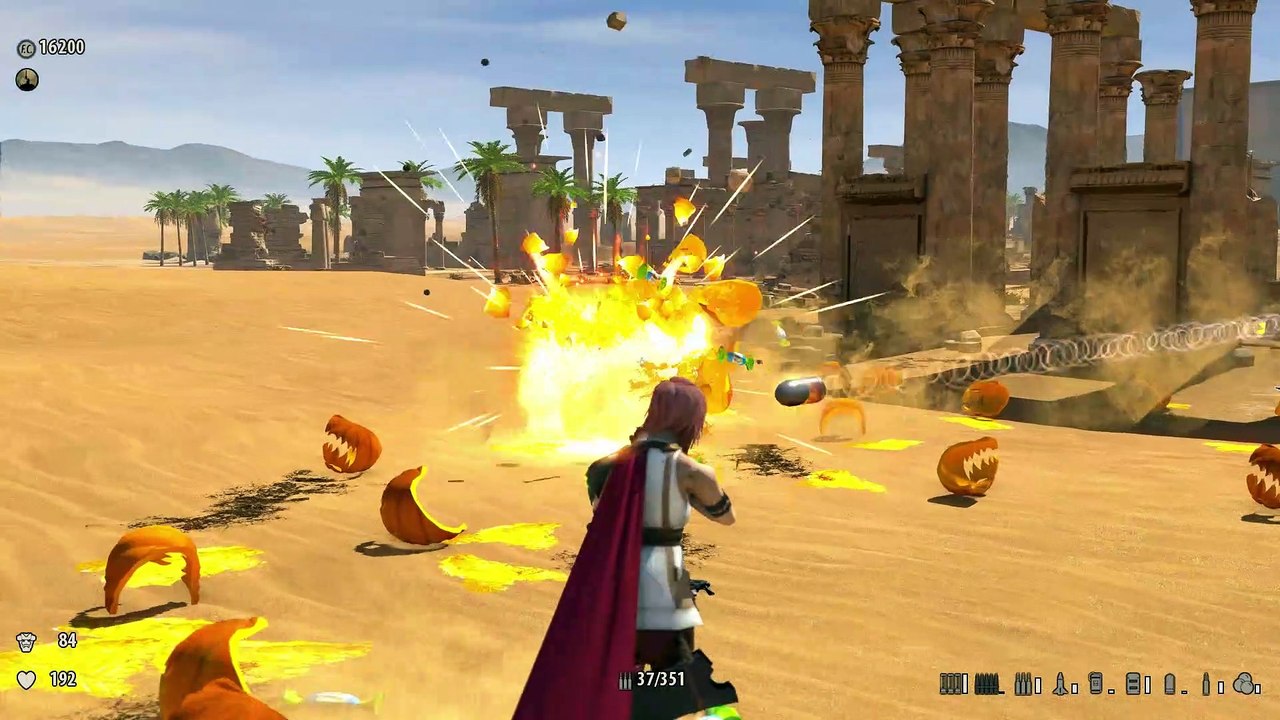Click the round emblem below the score
This screenshot has height=720, width=1280.
coord(27,80)
